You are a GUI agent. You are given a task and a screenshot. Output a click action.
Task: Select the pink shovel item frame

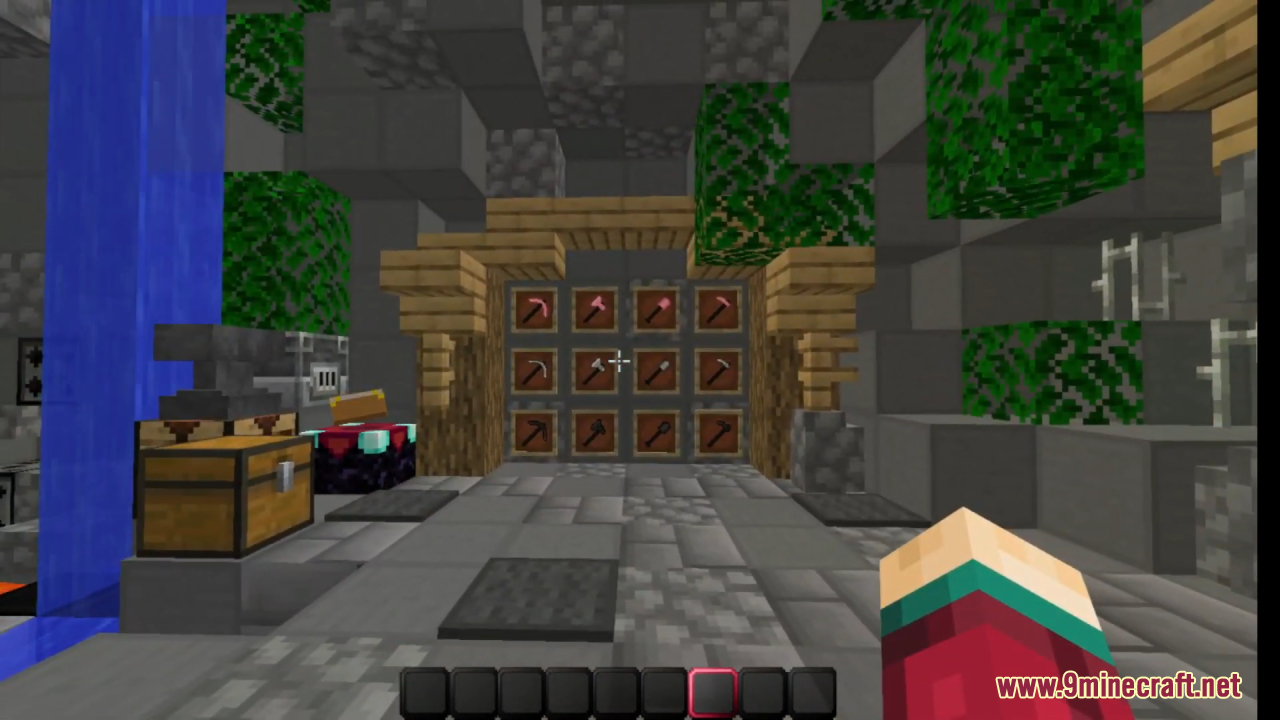(656, 310)
